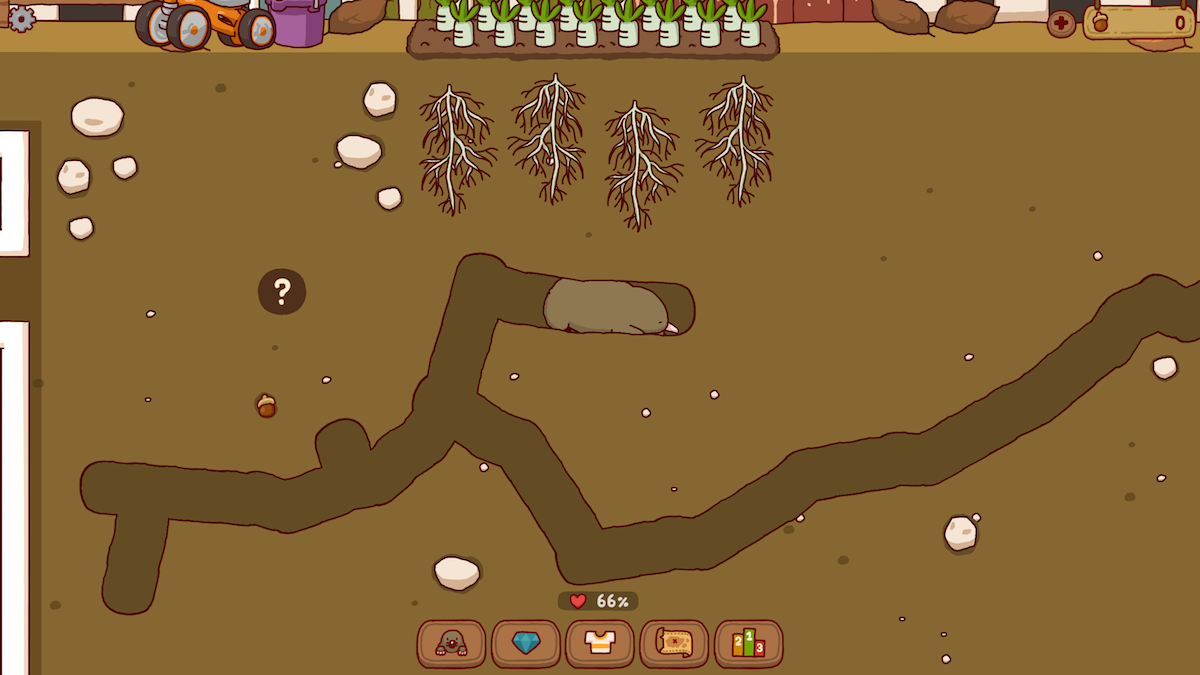View the leaderboard podium rankings
1200x675 pixels.
pyautogui.click(x=749, y=644)
